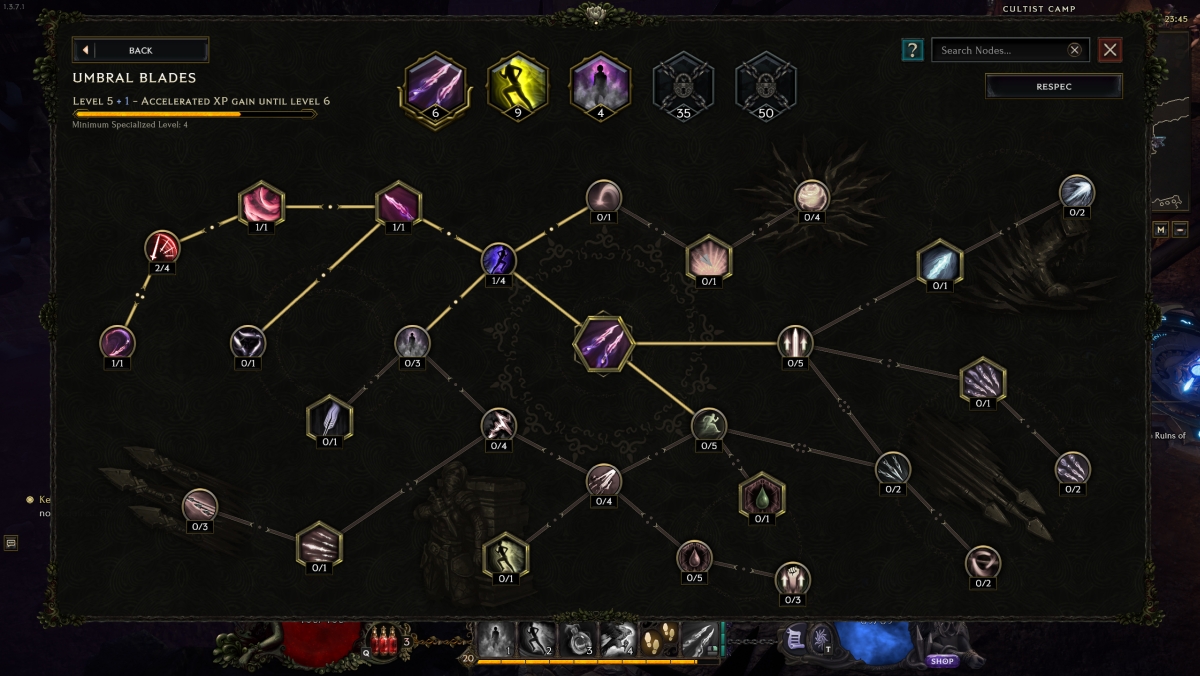Clear the node search text
Screen dimensions: 1200x676
click(x=1074, y=50)
